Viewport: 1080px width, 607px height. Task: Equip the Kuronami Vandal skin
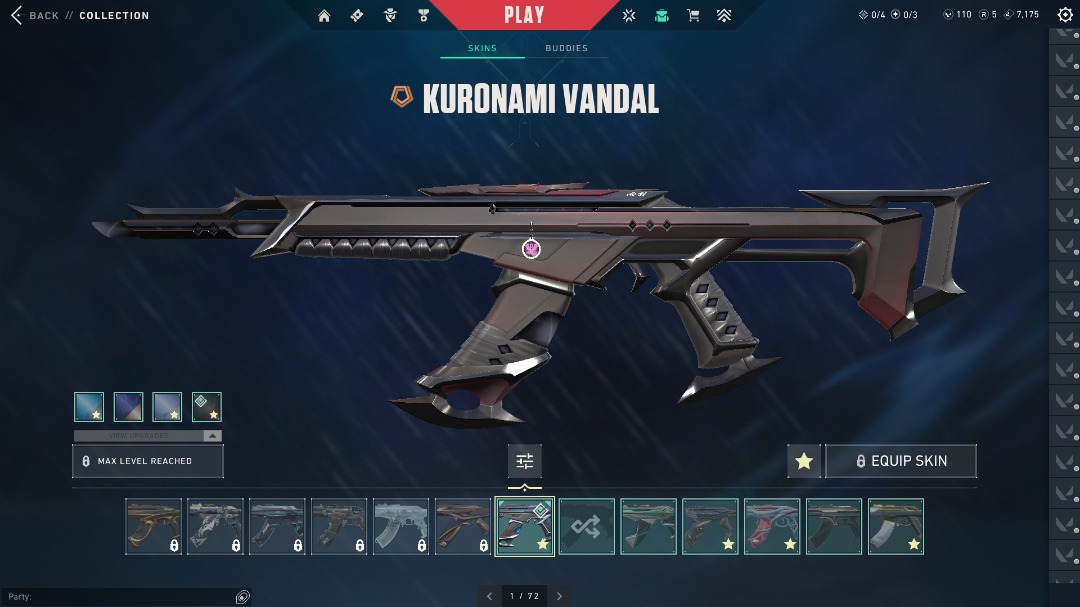pyautogui.click(x=900, y=461)
